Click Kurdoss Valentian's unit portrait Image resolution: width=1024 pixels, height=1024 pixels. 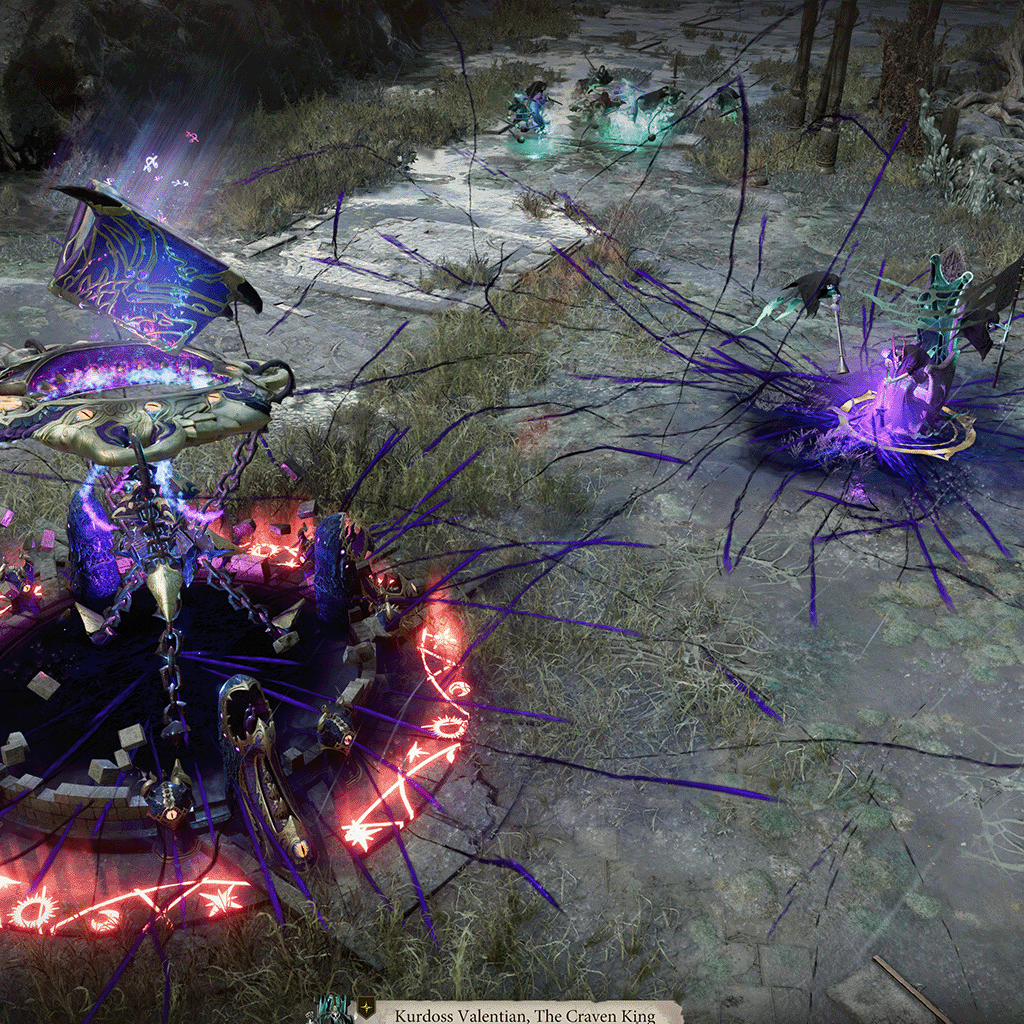click(335, 1012)
